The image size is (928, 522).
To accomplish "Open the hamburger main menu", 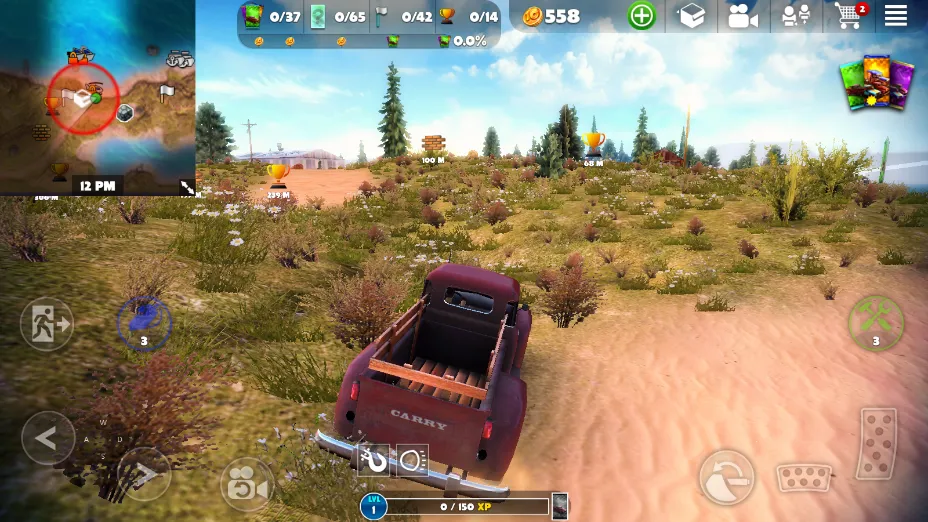I will (895, 16).
